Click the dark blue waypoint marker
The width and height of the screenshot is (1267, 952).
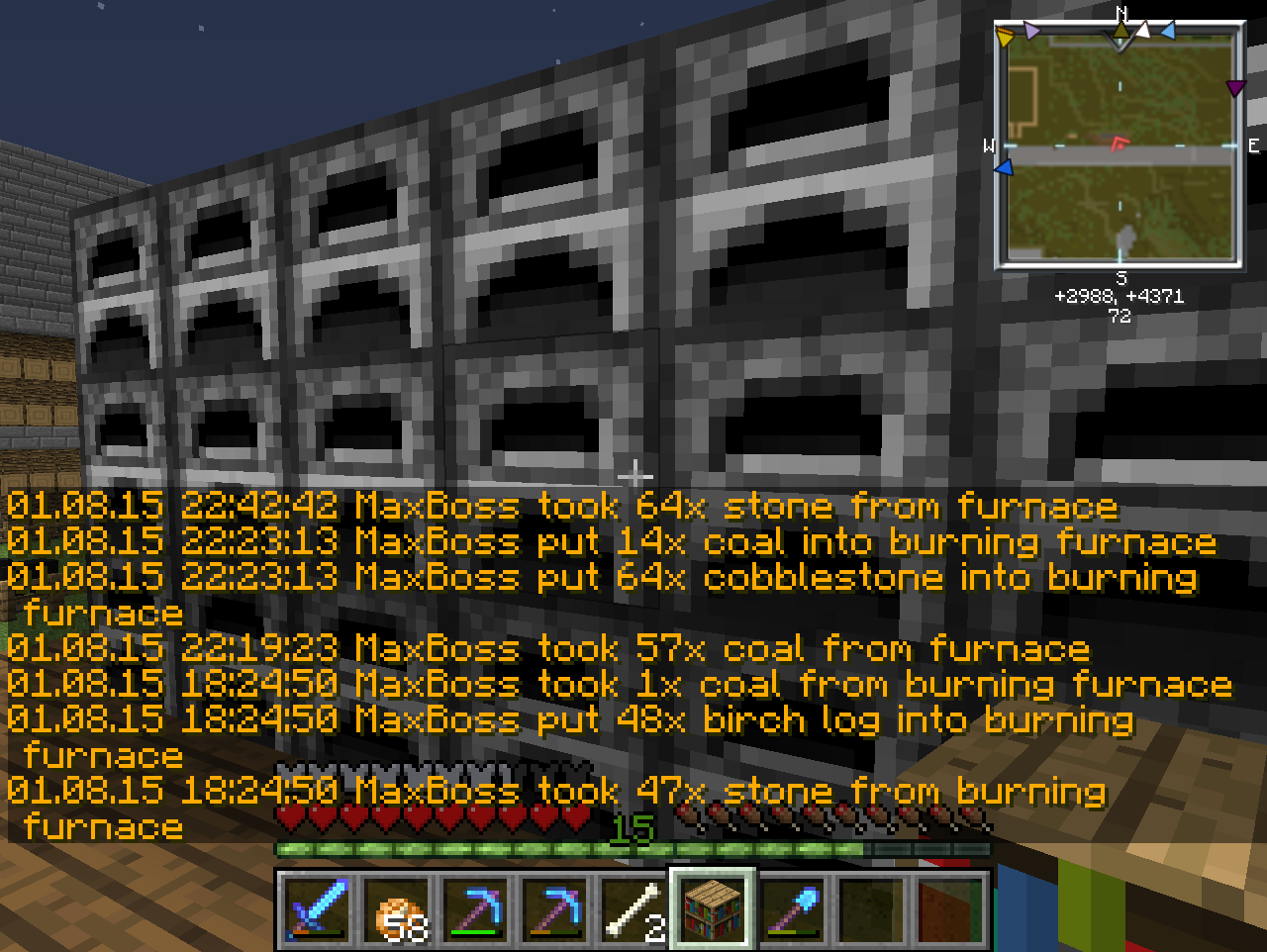pos(1005,169)
